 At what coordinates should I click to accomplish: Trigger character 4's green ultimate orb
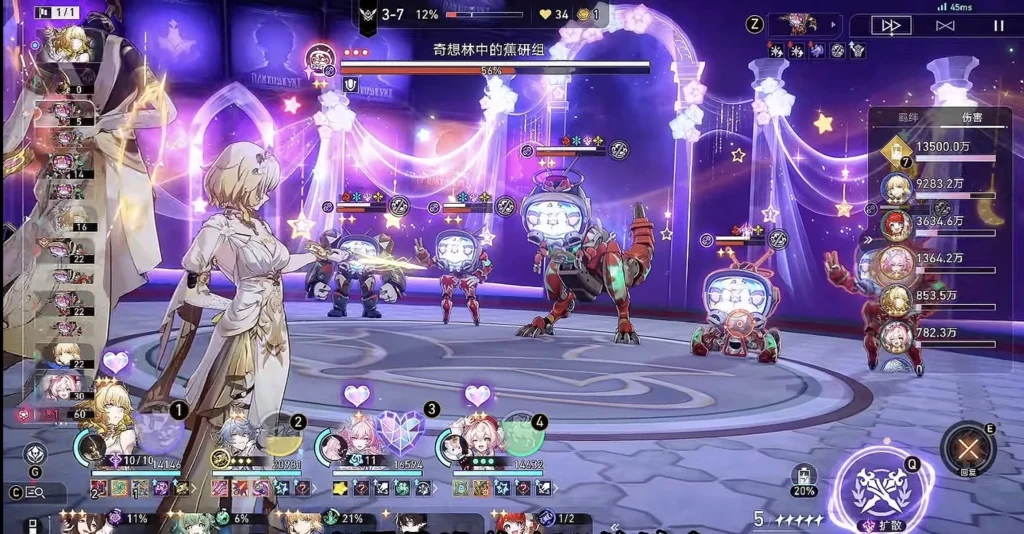521,434
